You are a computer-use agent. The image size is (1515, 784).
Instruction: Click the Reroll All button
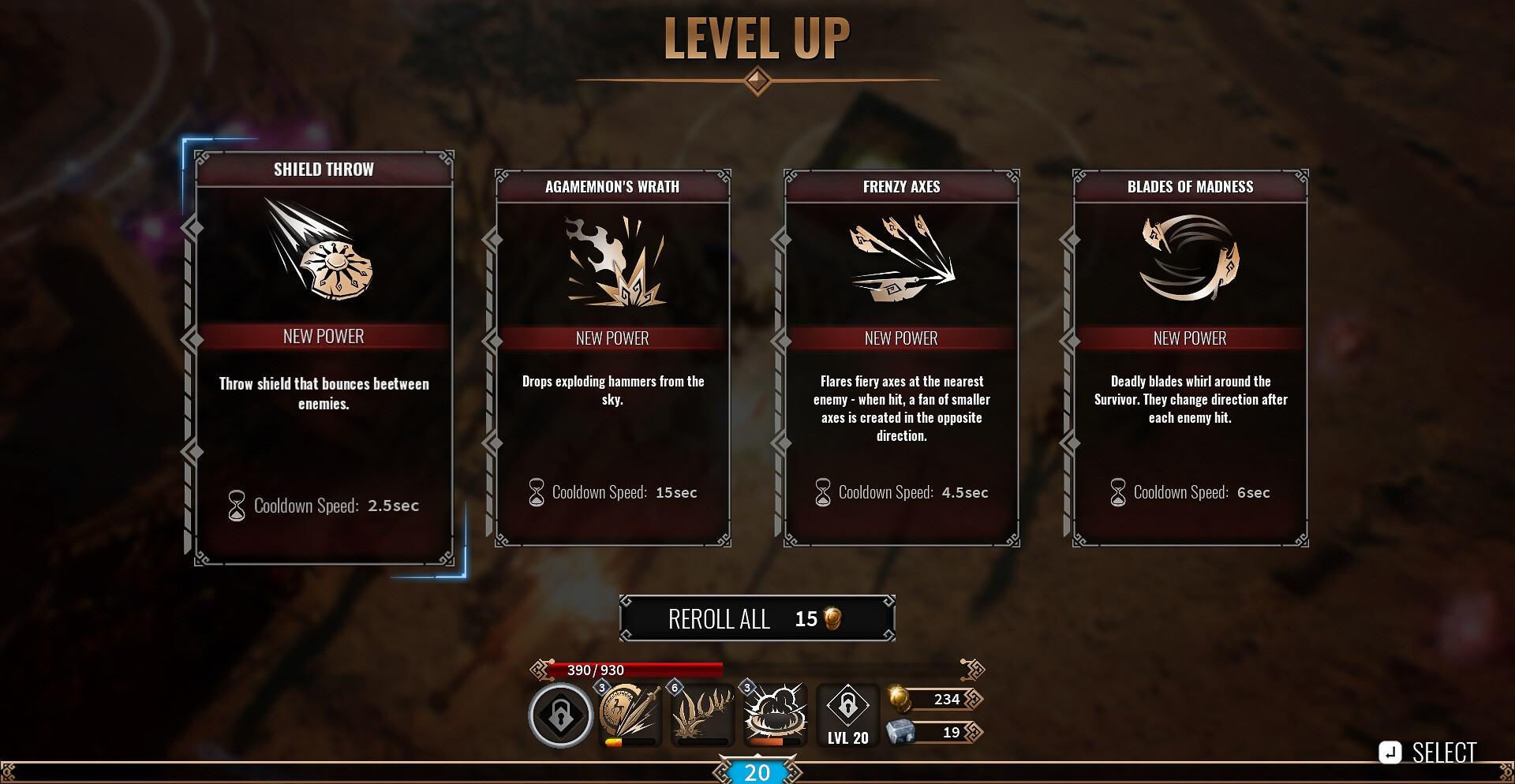pyautogui.click(x=757, y=619)
